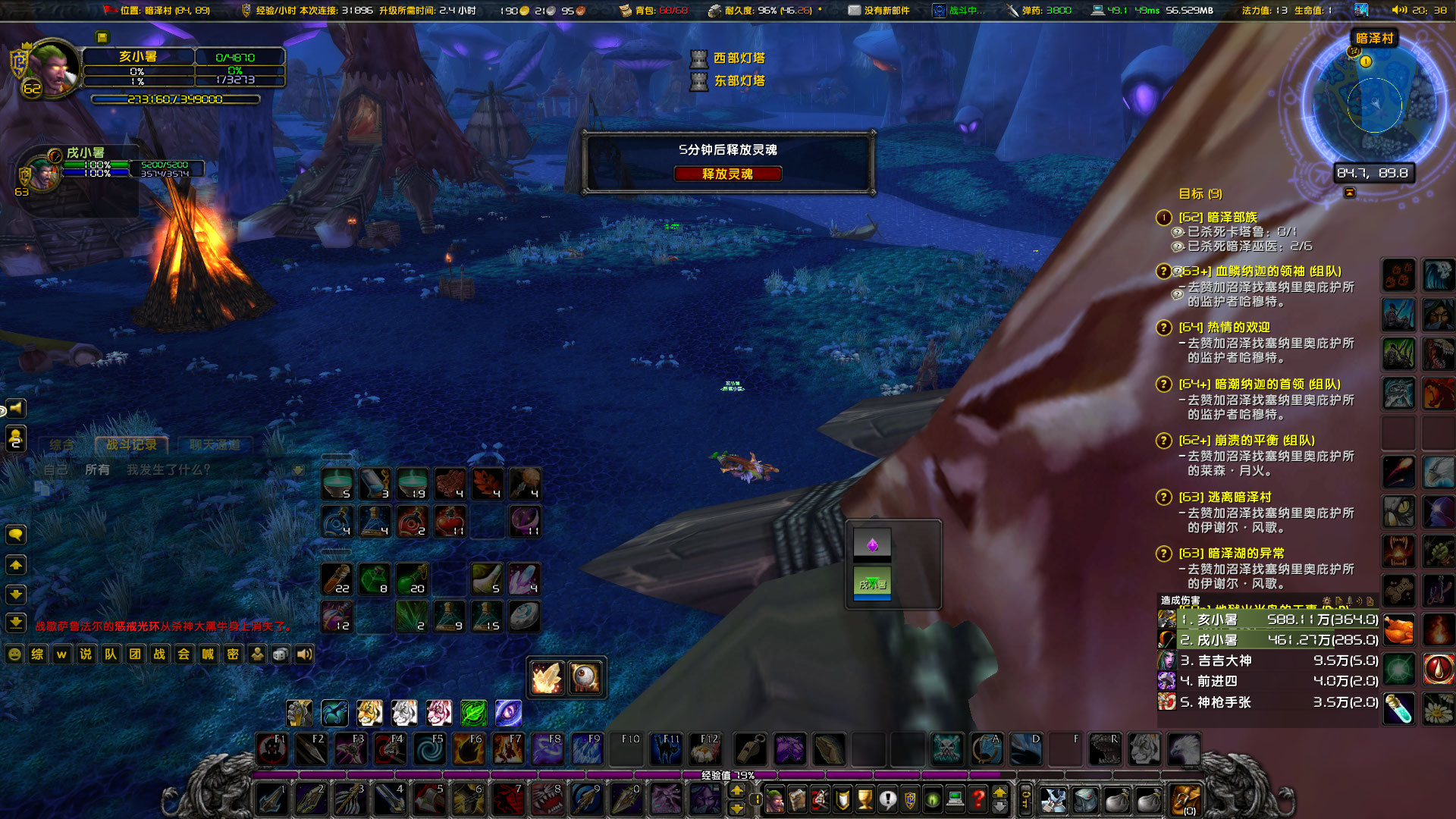Switch to the 战斗记录 chat tab

131,445
